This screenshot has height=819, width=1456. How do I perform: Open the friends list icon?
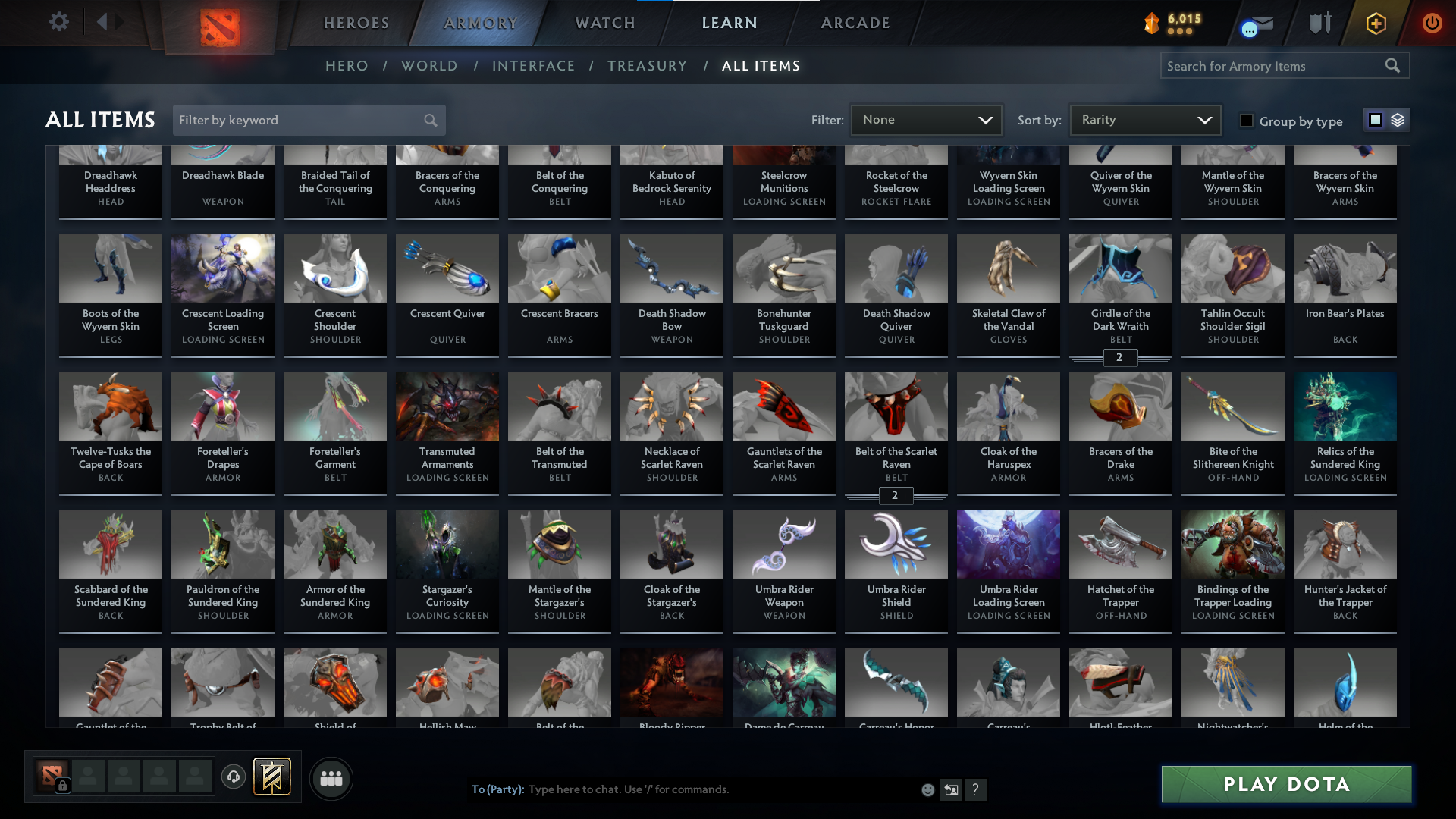point(331,778)
